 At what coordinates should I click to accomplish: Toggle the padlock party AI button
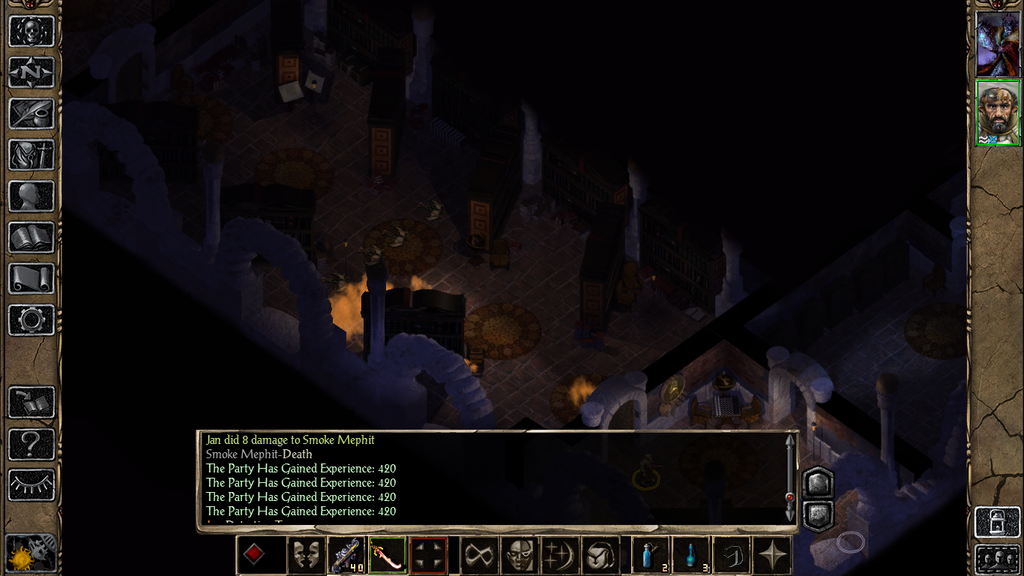tap(997, 522)
